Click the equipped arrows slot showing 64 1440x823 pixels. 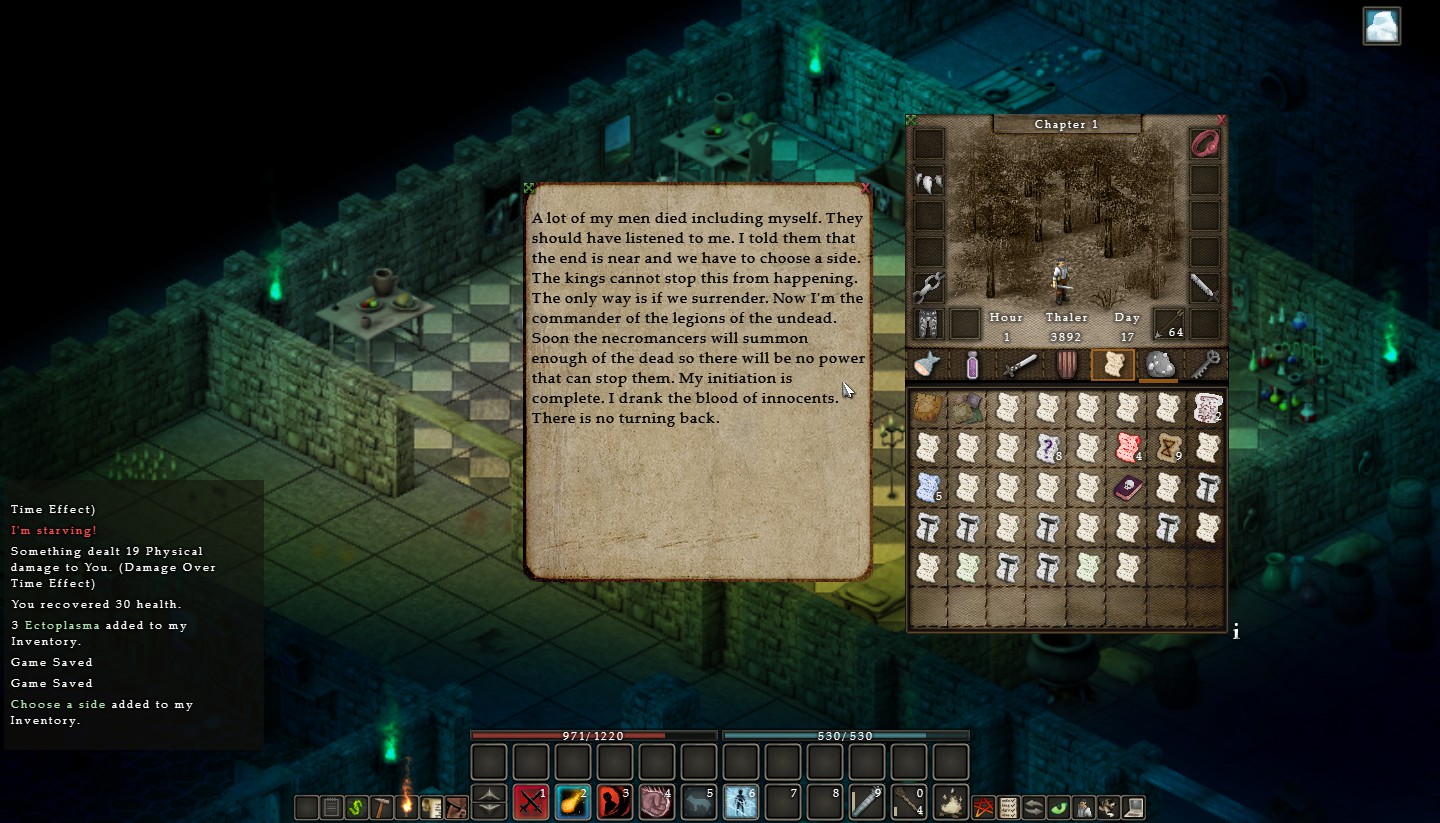[1167, 322]
